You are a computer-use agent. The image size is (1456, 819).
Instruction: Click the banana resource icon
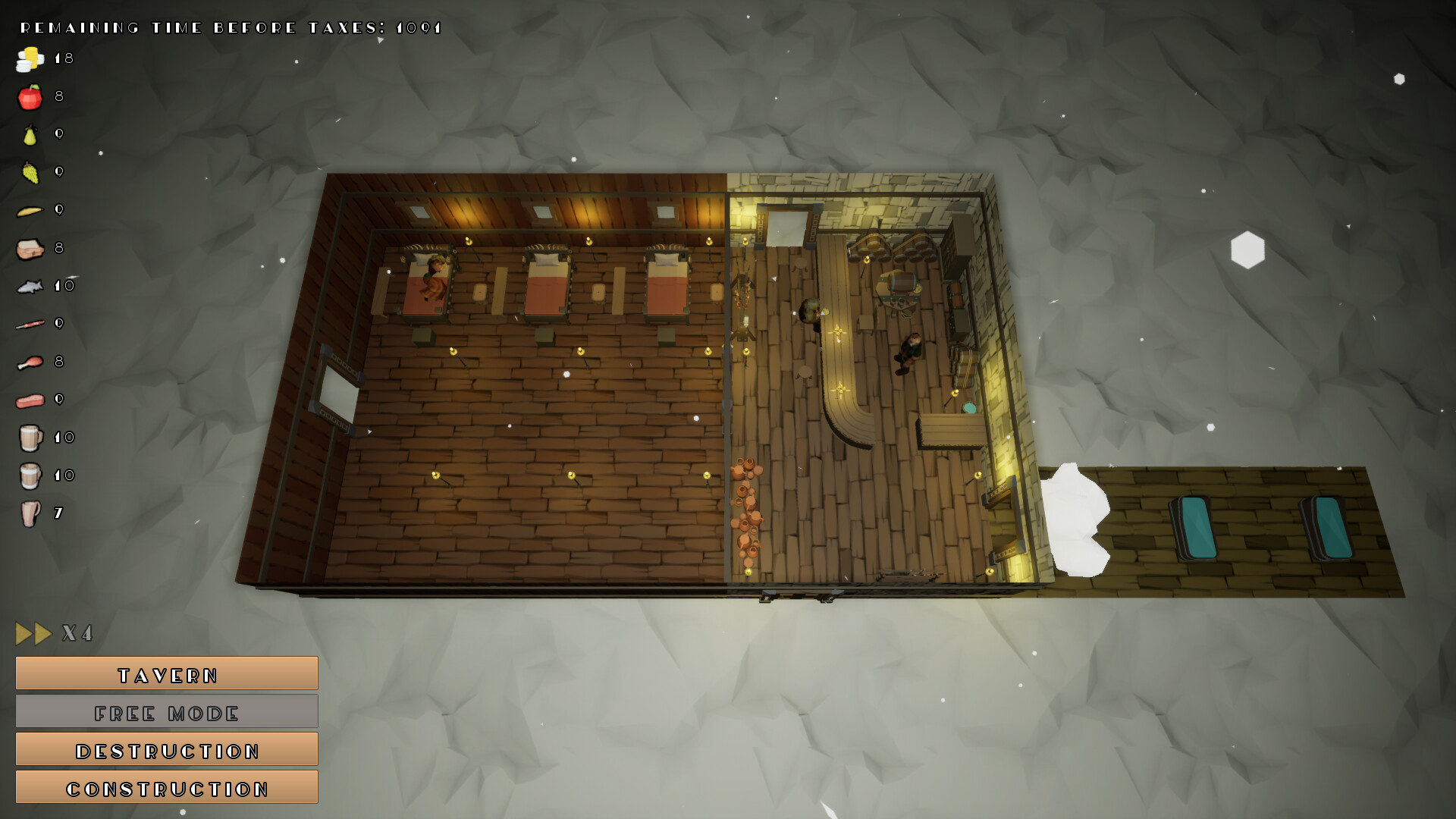[x=29, y=210]
